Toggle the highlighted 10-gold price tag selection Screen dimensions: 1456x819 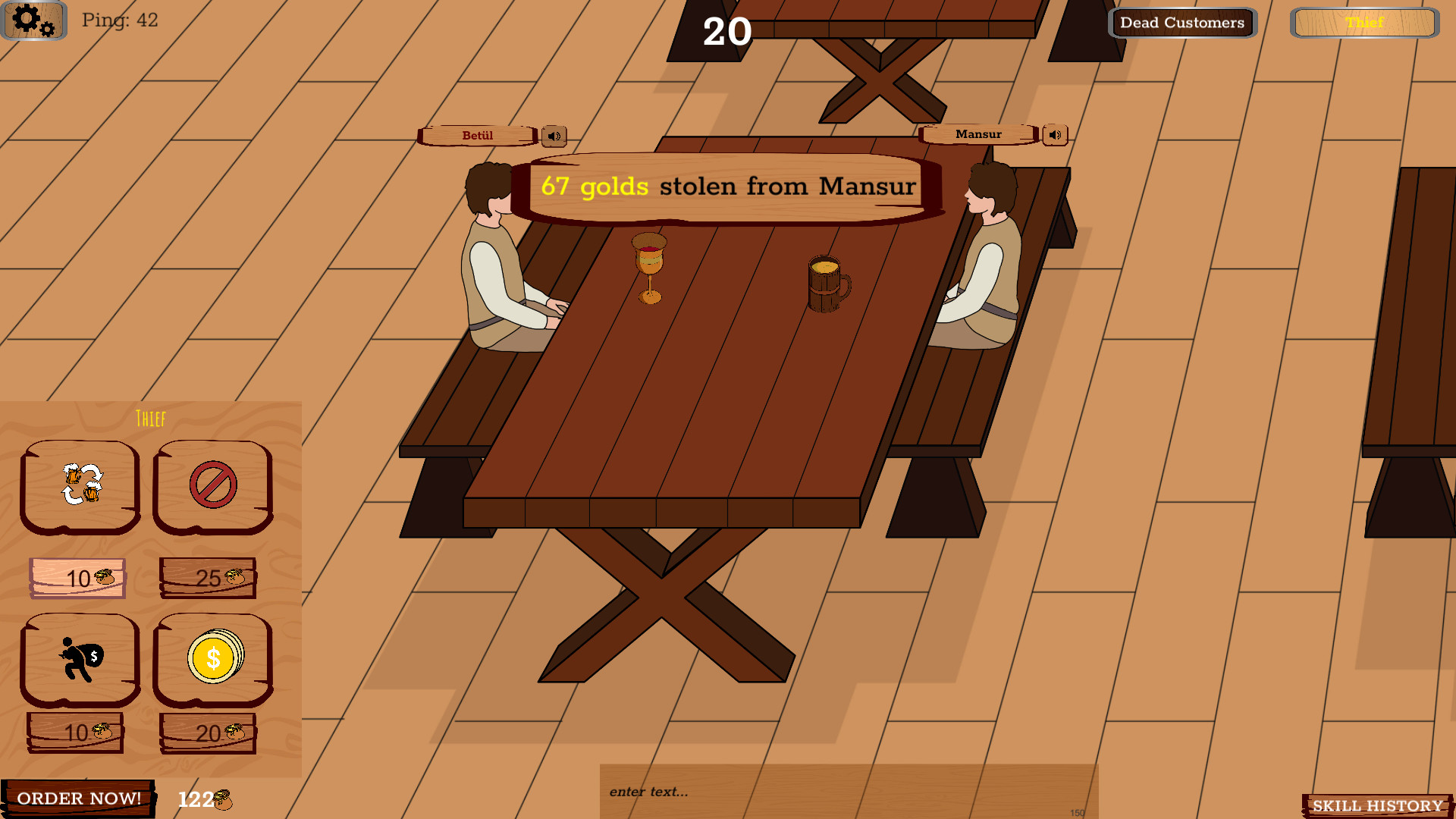[77, 579]
